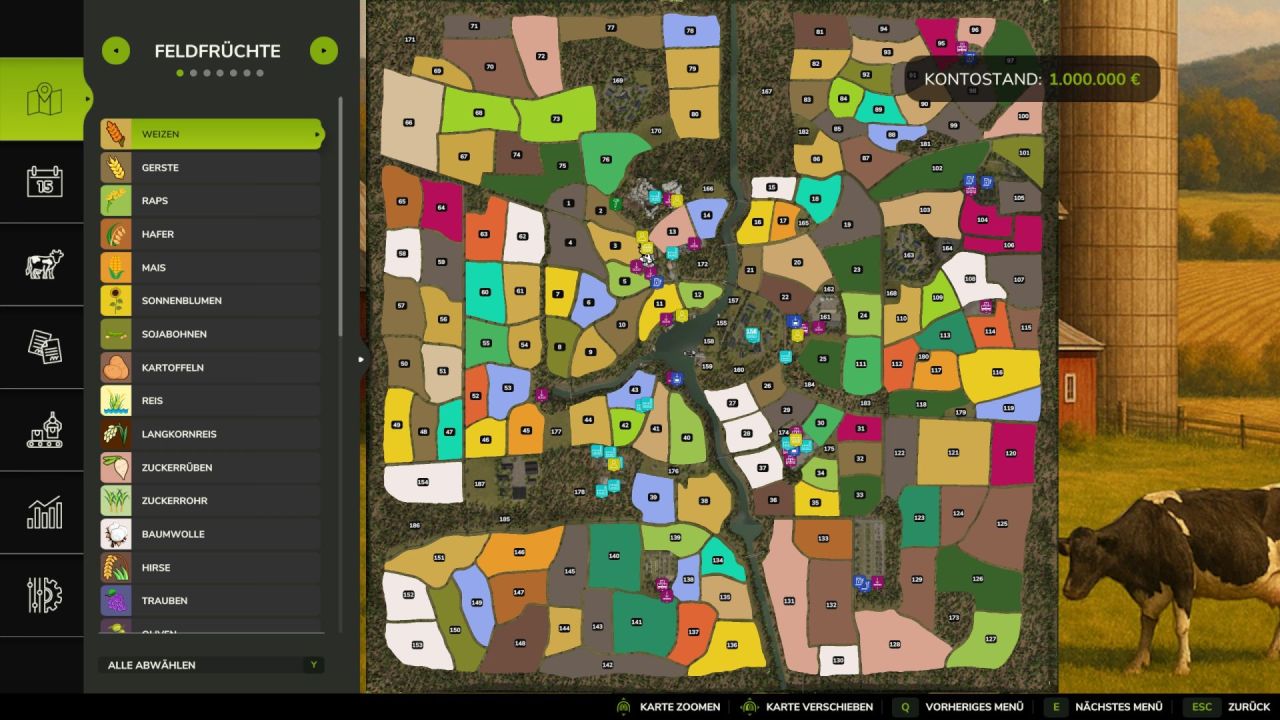Open the statistics panel in the sidebar
Image resolution: width=1280 pixels, height=720 pixels.
(x=42, y=513)
